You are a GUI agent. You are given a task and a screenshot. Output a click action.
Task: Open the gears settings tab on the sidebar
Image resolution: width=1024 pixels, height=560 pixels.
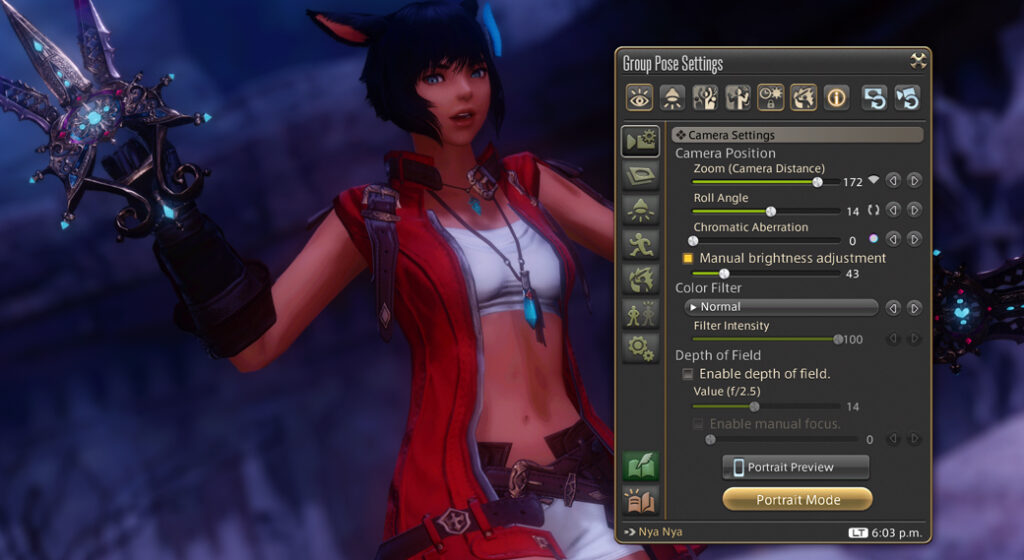click(x=640, y=347)
